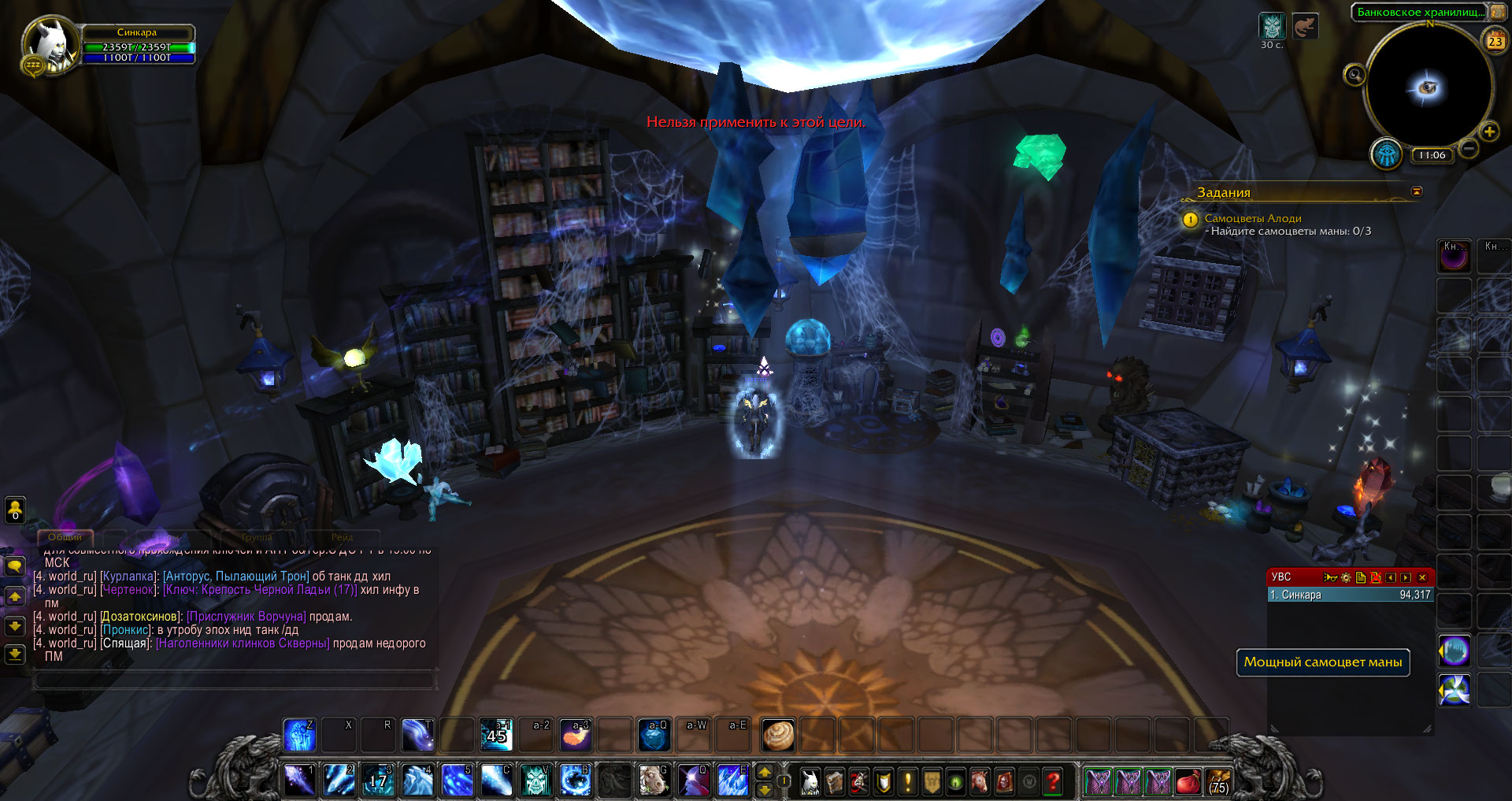The image size is (1512, 801).
Task: Close the УВС damage meter window
Action: pos(1422,577)
